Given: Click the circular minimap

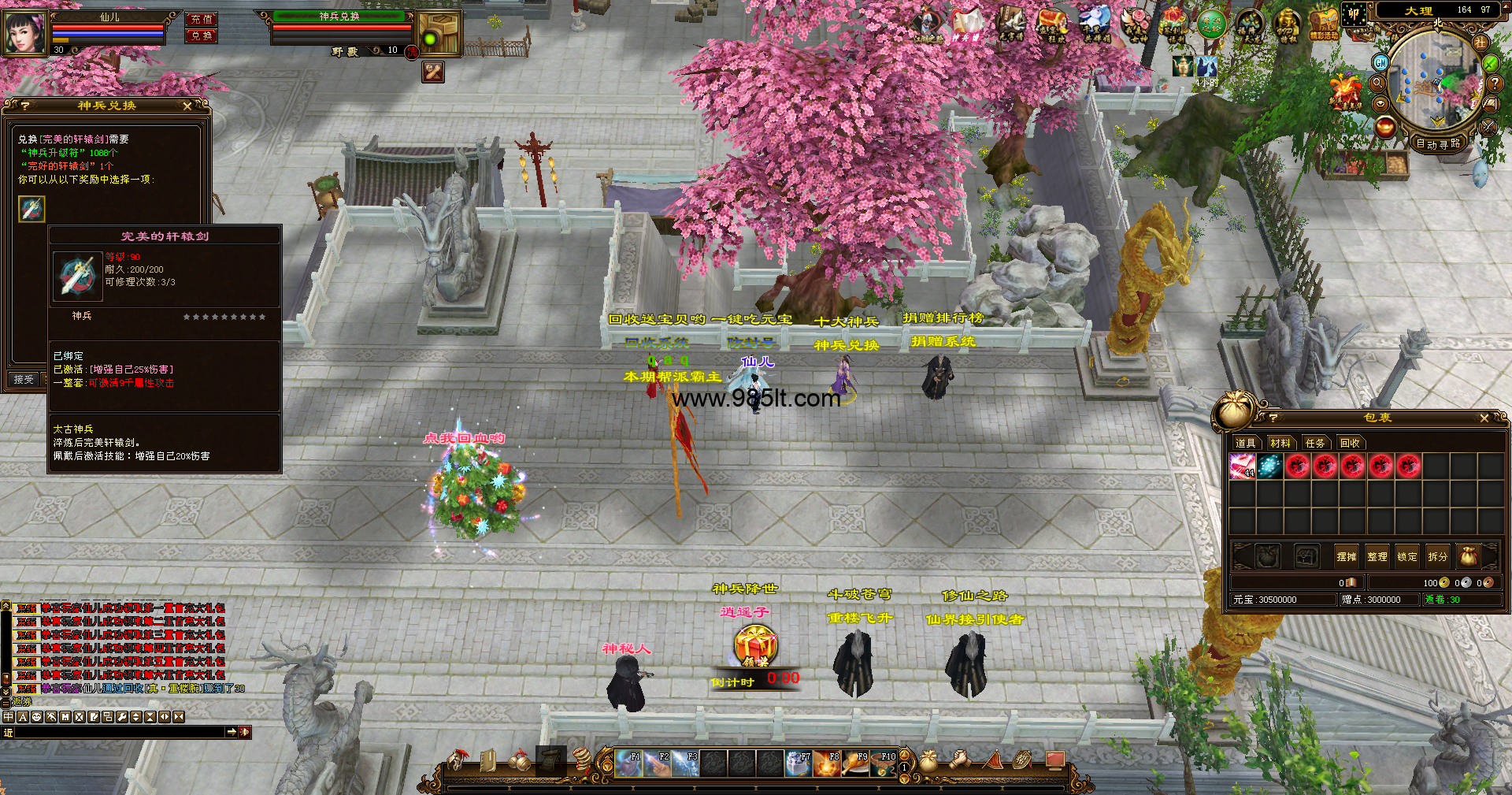Looking at the screenshot, I should point(1432,79).
